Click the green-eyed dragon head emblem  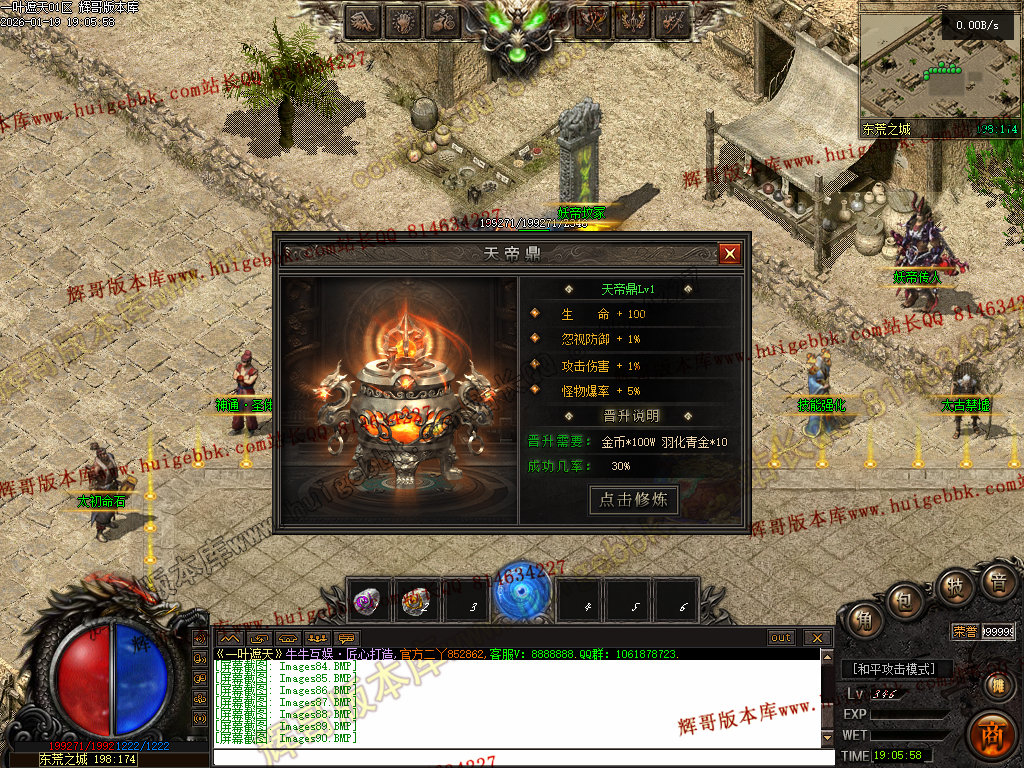pos(519,30)
